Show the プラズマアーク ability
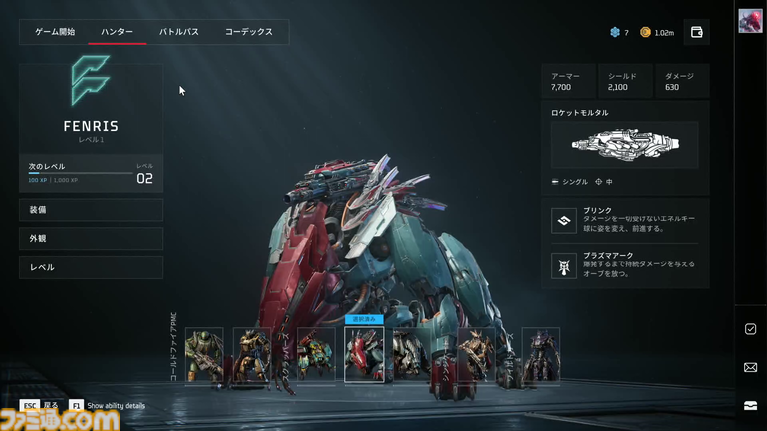This screenshot has height=431, width=767. click(x=625, y=265)
